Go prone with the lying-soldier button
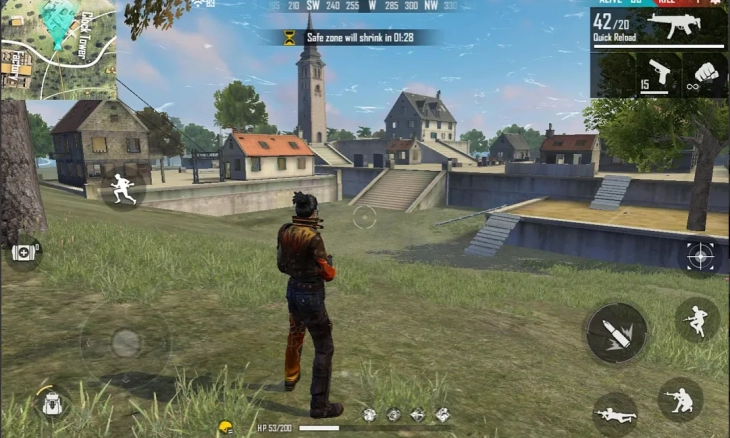Screen dimensions: 730x438 pos(614,413)
